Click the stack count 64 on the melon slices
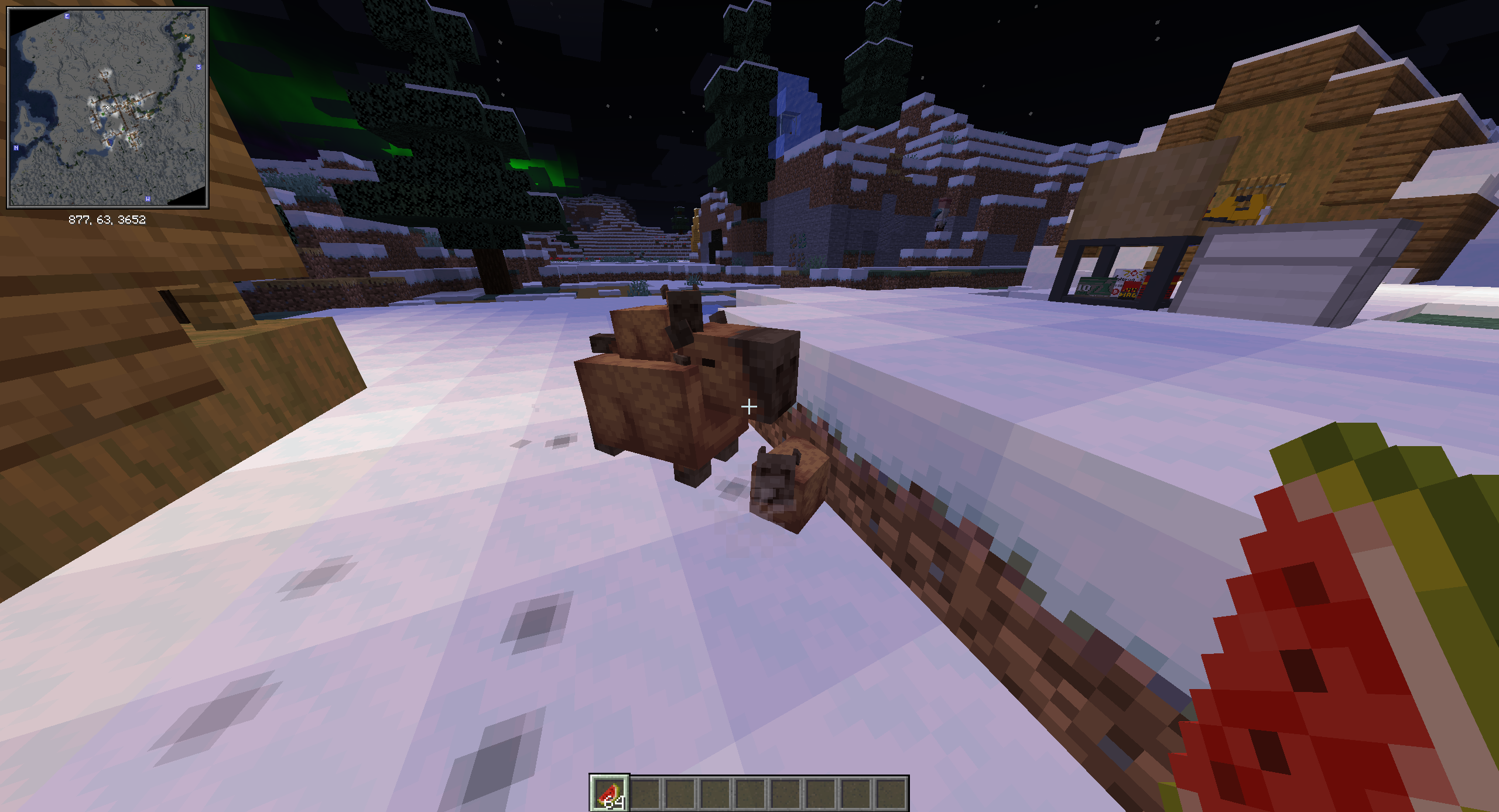1499x812 pixels. pyautogui.click(x=614, y=803)
